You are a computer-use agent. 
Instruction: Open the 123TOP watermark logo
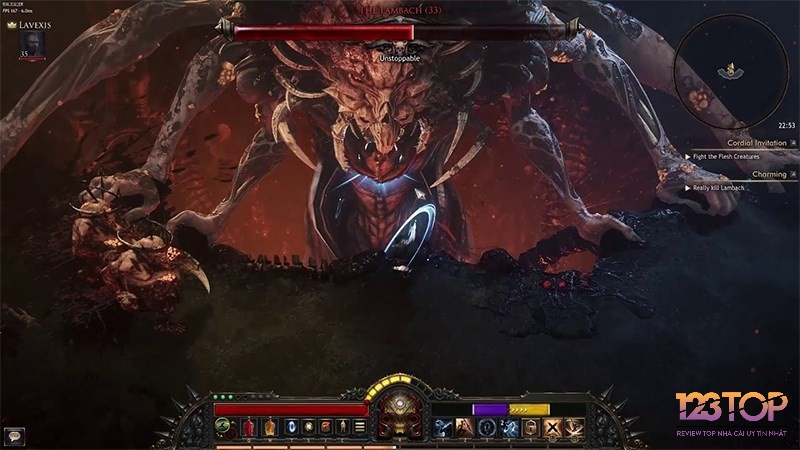pos(730,410)
